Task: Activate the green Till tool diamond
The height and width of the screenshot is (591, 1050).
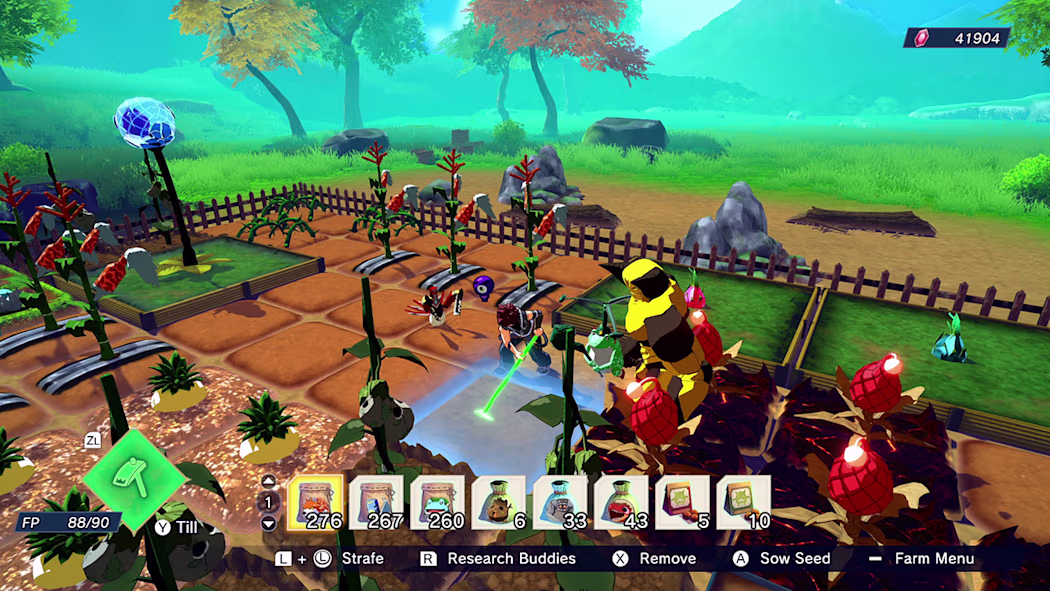Action: click(x=134, y=480)
